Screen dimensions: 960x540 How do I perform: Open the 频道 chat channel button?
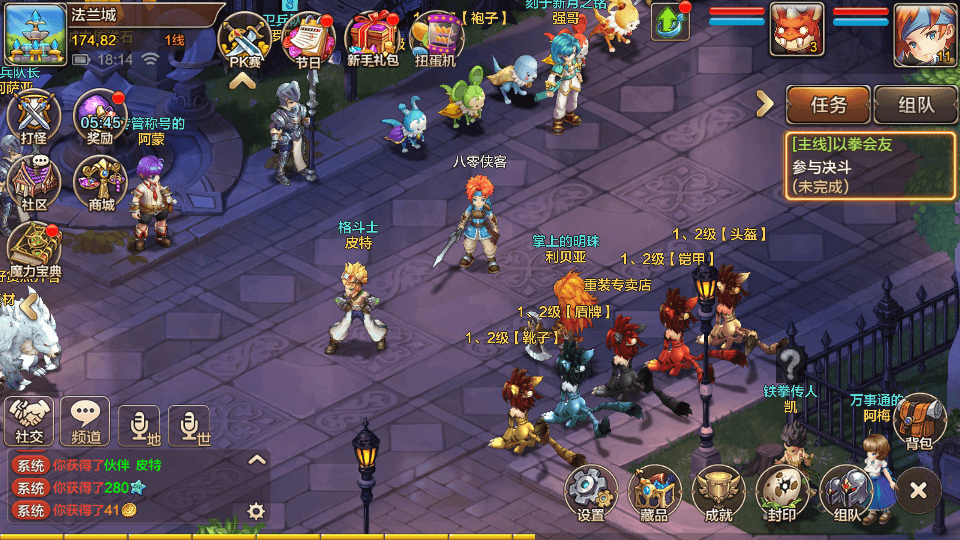(85, 420)
